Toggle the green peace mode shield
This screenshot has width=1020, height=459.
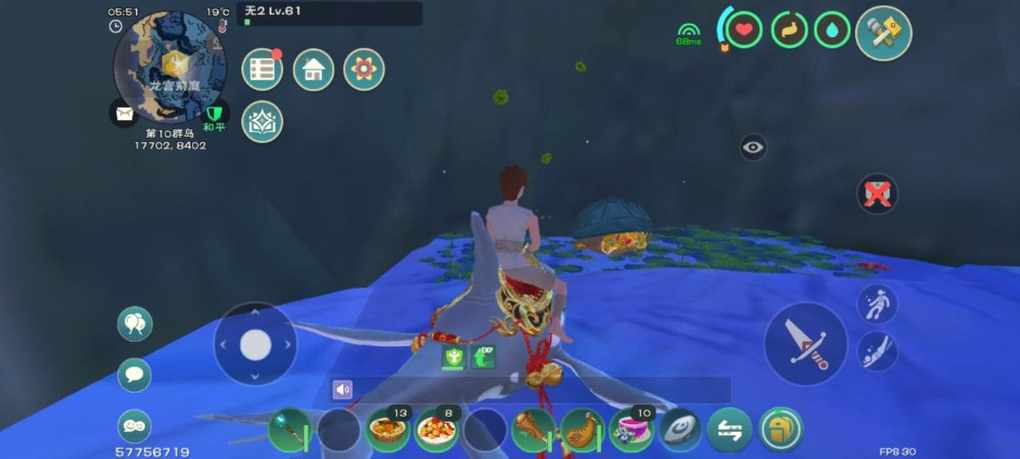[x=215, y=113]
